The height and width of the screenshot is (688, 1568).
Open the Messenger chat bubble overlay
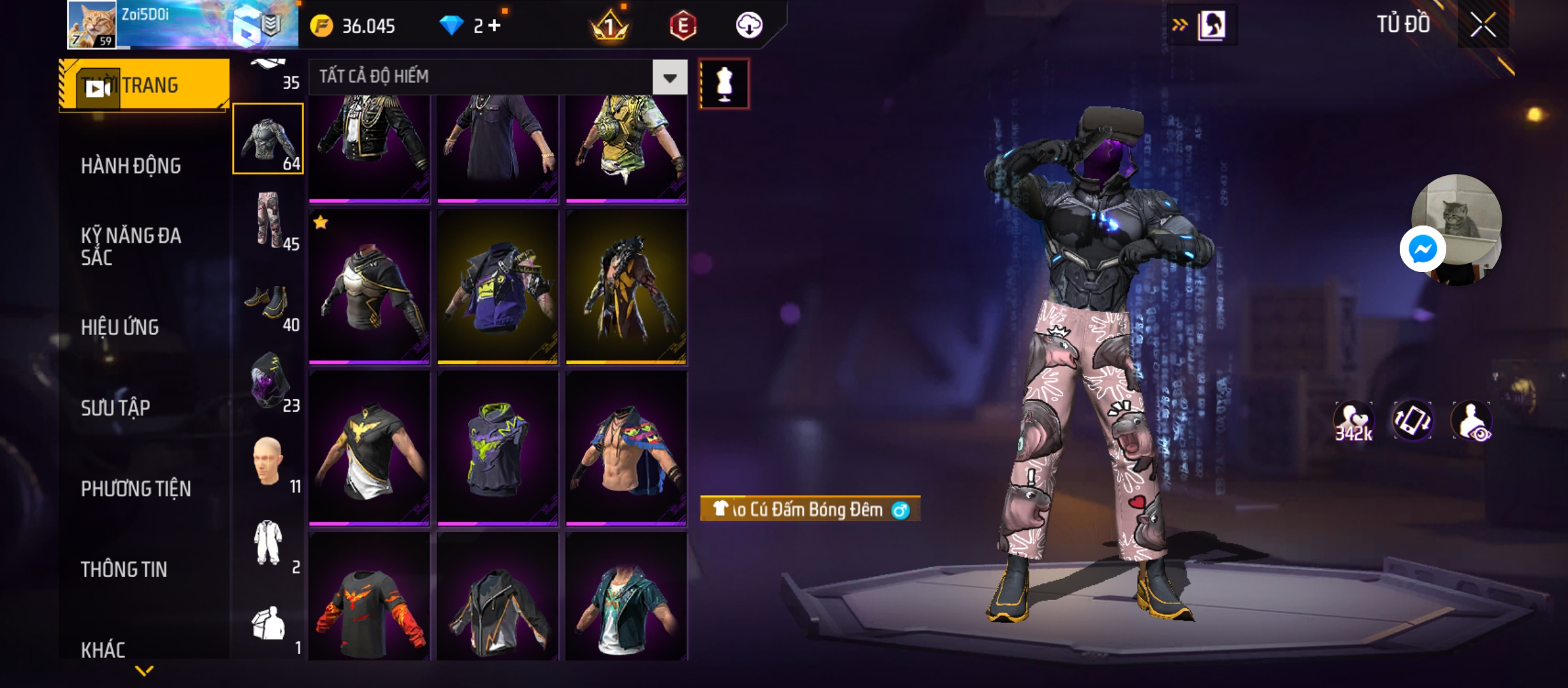pos(1422,249)
